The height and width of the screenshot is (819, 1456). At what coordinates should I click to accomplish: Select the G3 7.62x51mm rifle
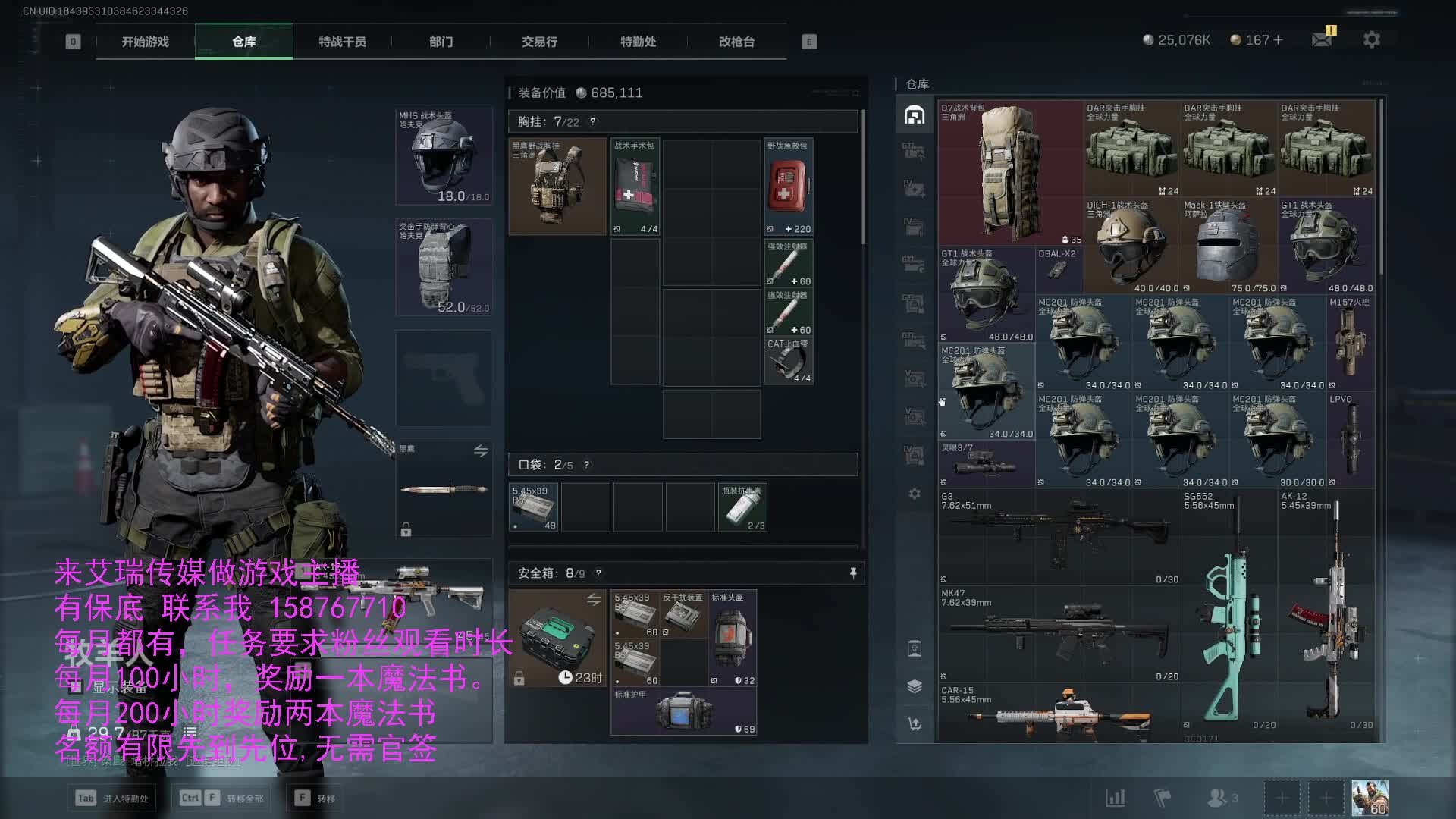(1059, 537)
